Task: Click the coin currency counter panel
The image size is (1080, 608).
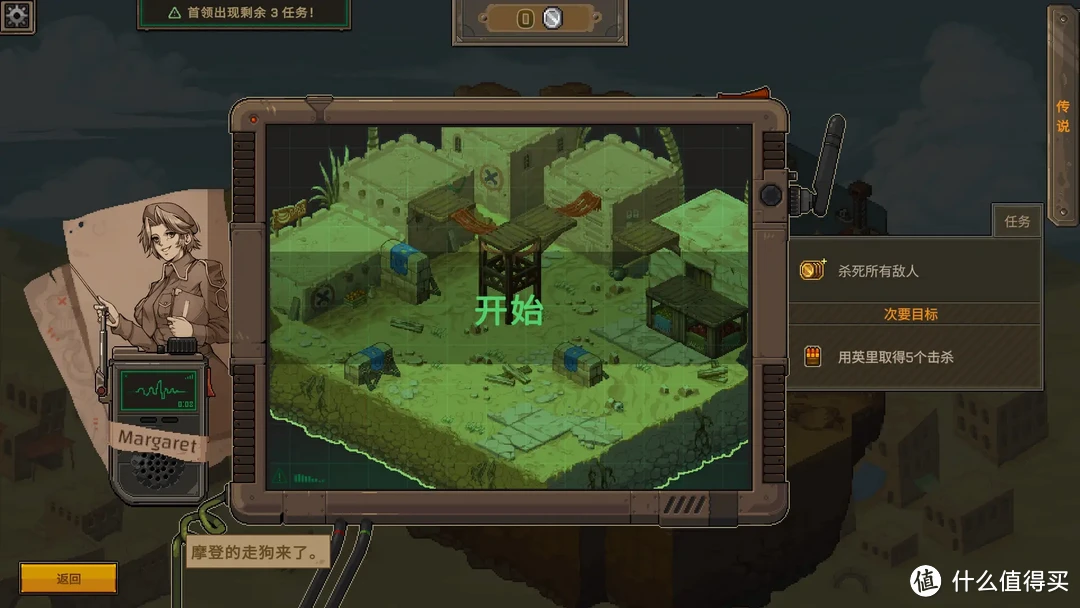Action: point(539,19)
